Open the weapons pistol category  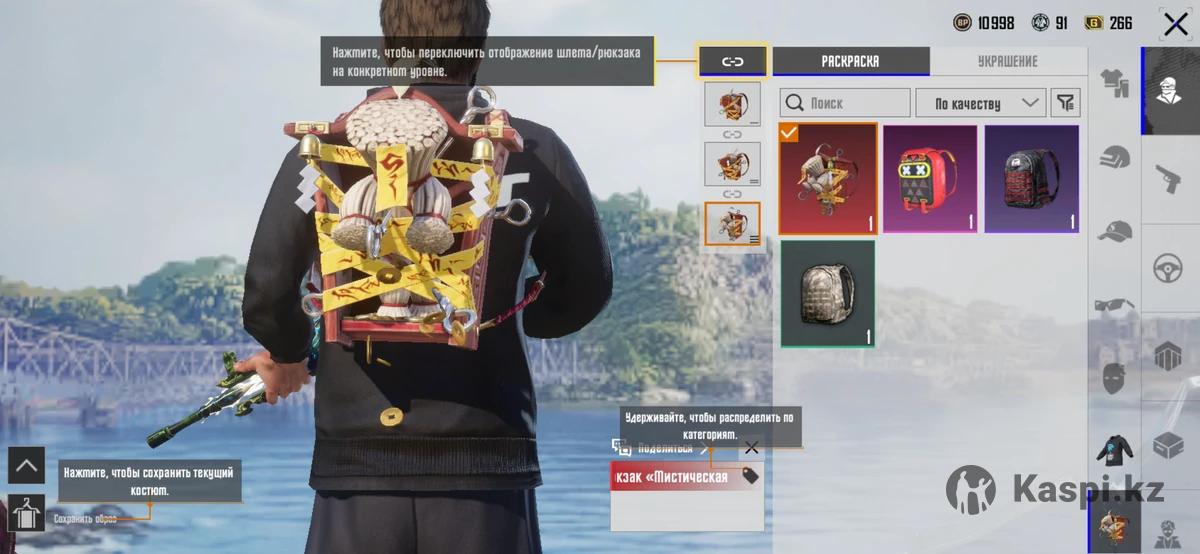pyautogui.click(x=1168, y=179)
